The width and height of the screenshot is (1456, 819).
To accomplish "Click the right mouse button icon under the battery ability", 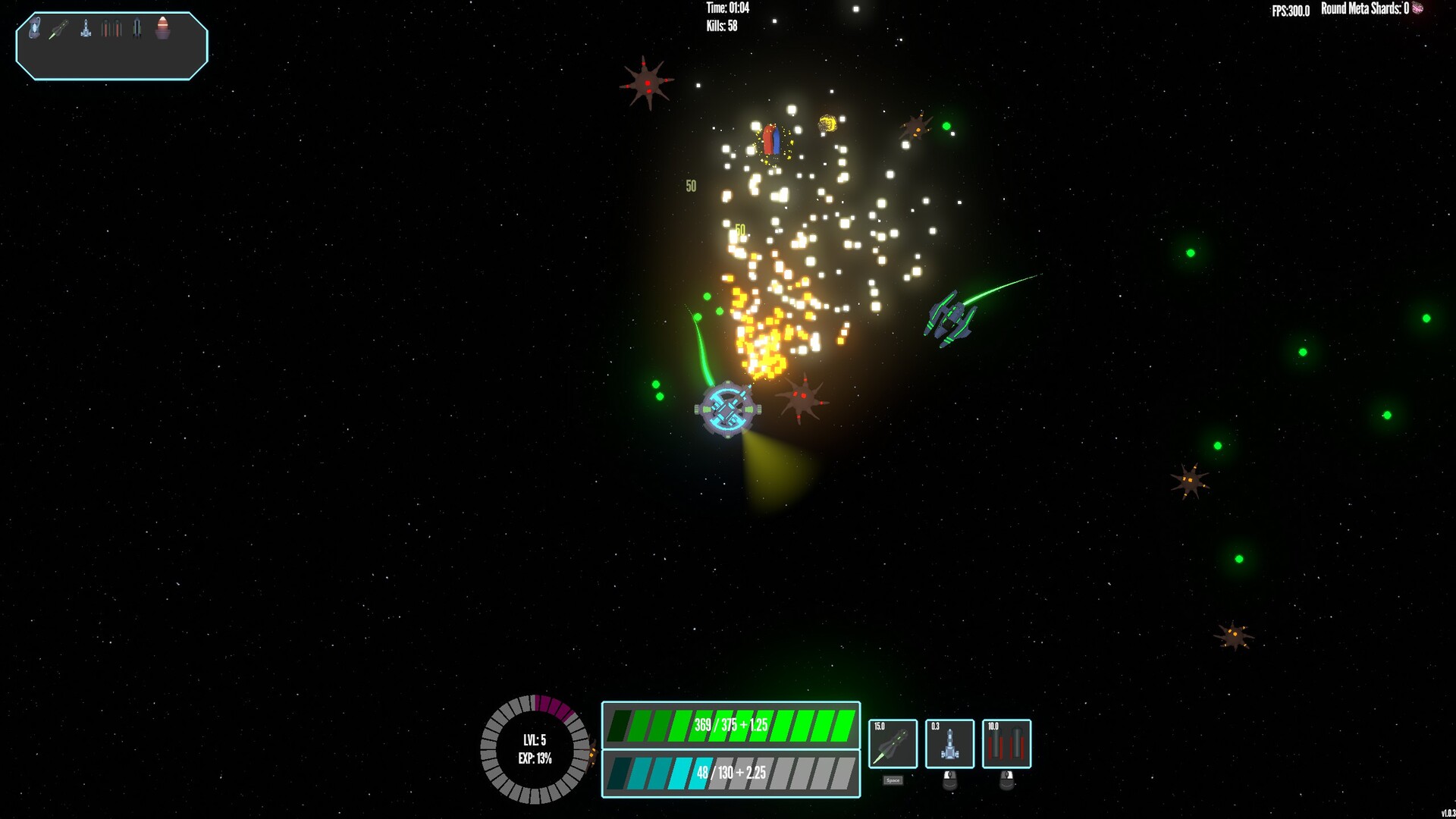I will [x=1007, y=780].
